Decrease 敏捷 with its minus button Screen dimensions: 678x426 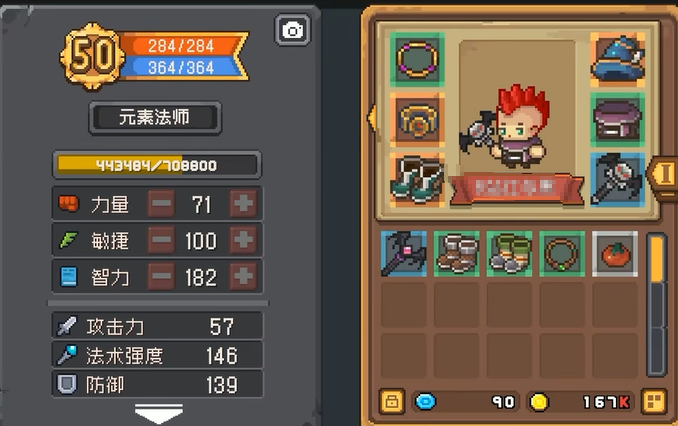point(161,240)
